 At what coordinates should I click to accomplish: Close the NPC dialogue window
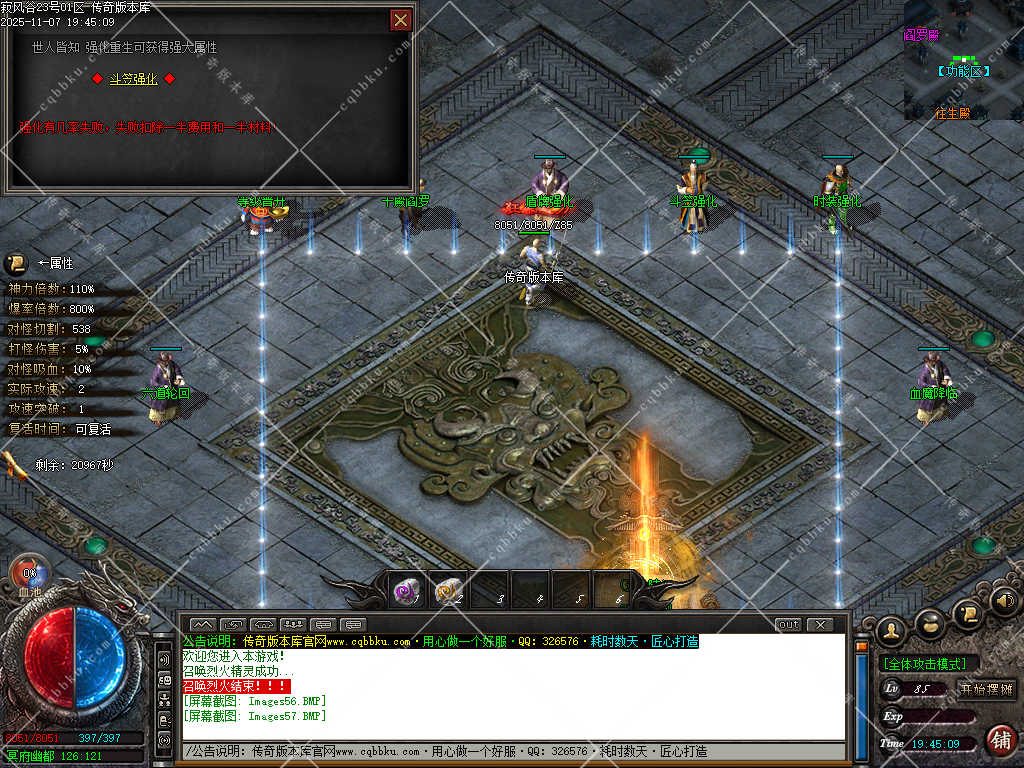[400, 19]
